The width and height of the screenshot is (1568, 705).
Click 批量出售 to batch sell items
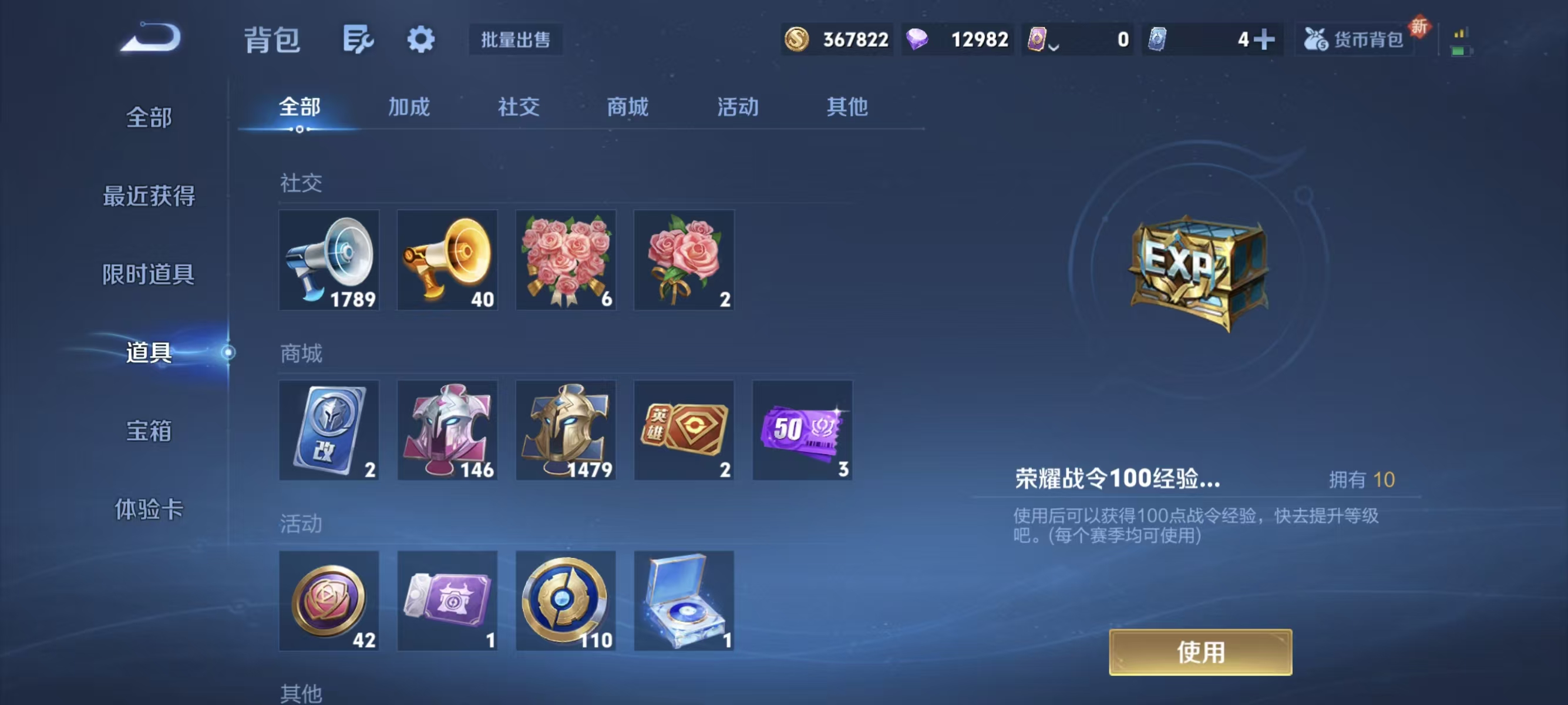[x=515, y=39]
